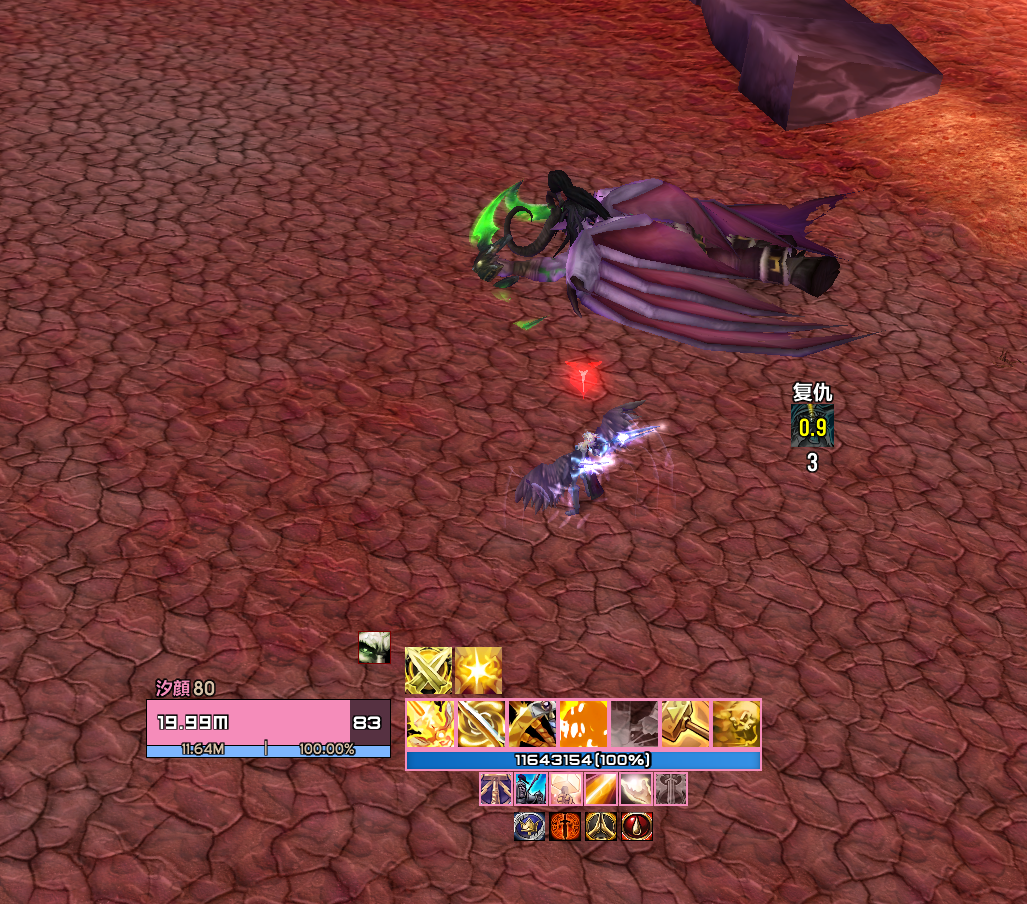1027x904 pixels.
Task: Use the golden spinning blade ability
Action: pyautogui.click(x=482, y=724)
